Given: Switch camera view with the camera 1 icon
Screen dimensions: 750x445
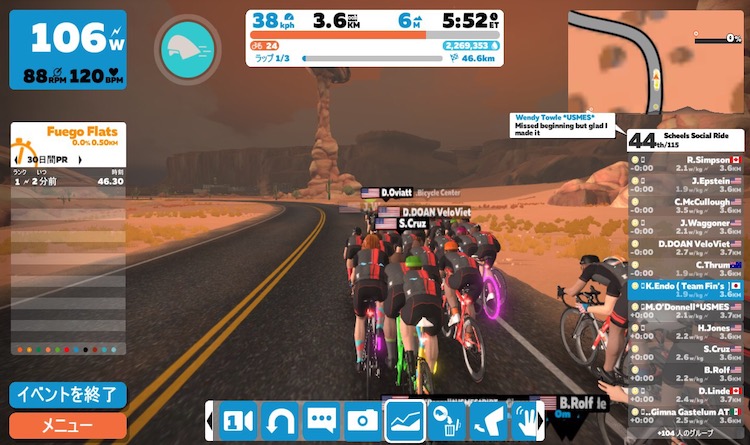Looking at the screenshot, I should click(237, 421).
